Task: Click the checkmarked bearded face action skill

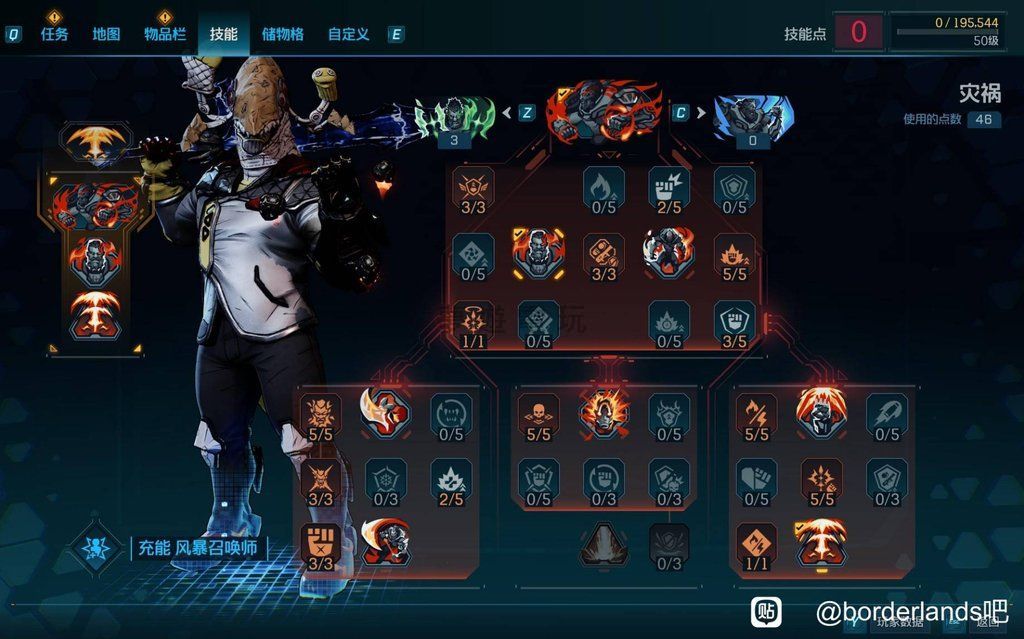Action: click(538, 254)
